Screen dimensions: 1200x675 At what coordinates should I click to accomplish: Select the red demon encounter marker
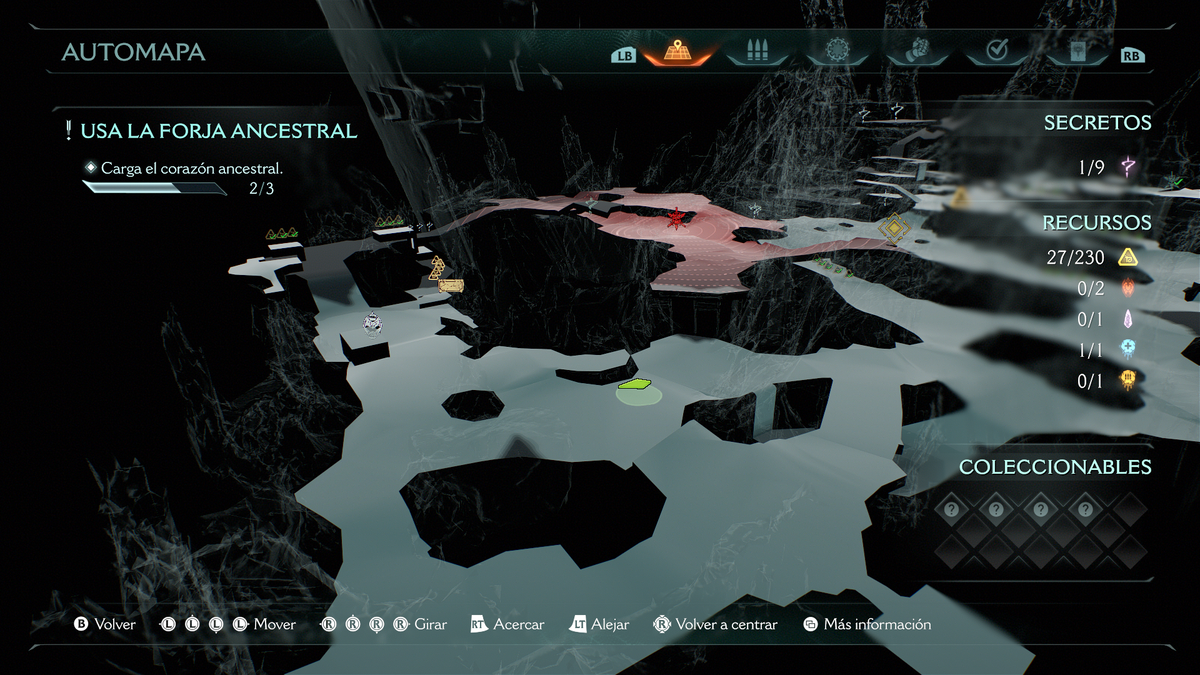(677, 216)
